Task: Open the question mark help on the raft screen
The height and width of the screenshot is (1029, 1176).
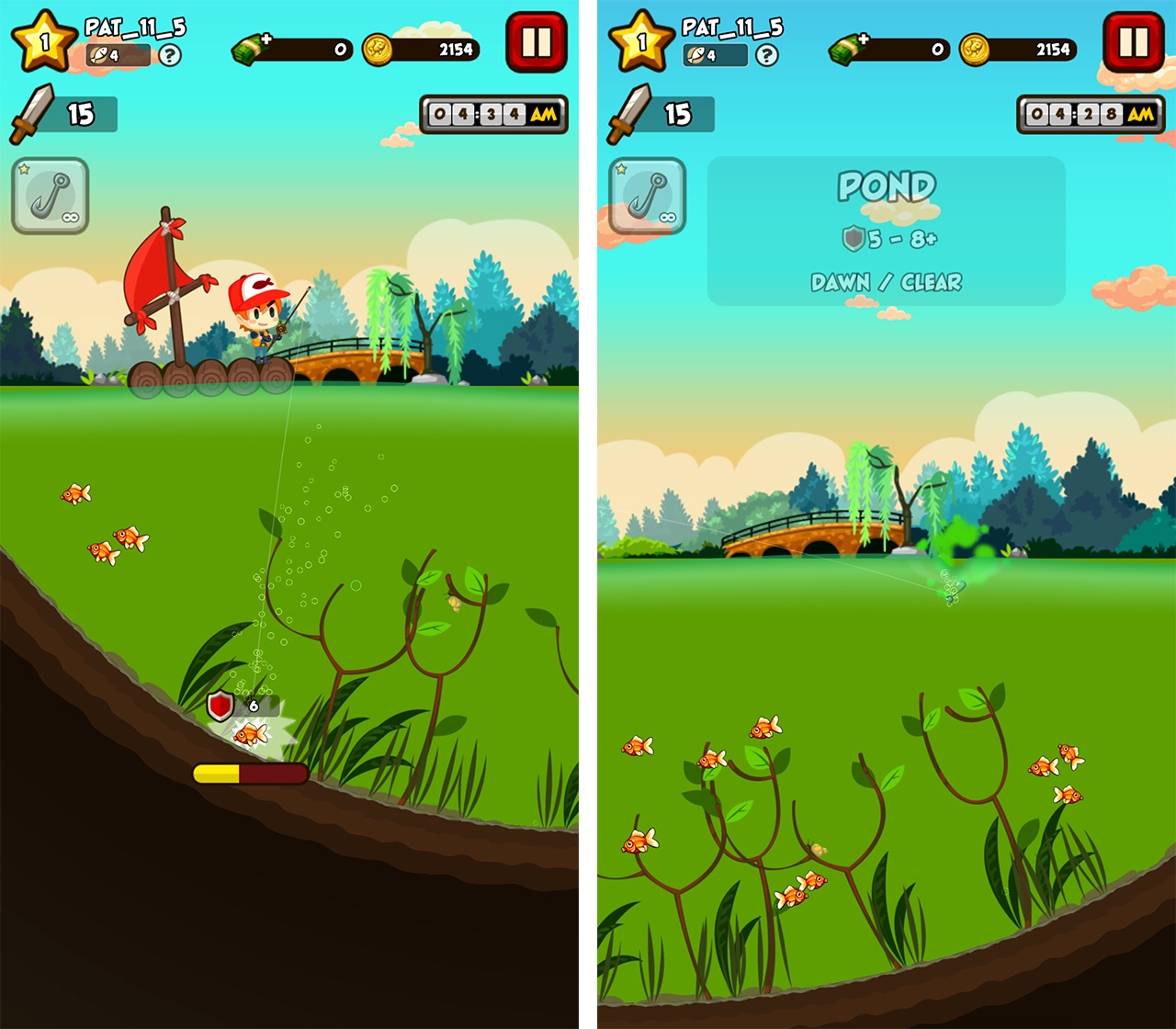Action: tap(169, 55)
